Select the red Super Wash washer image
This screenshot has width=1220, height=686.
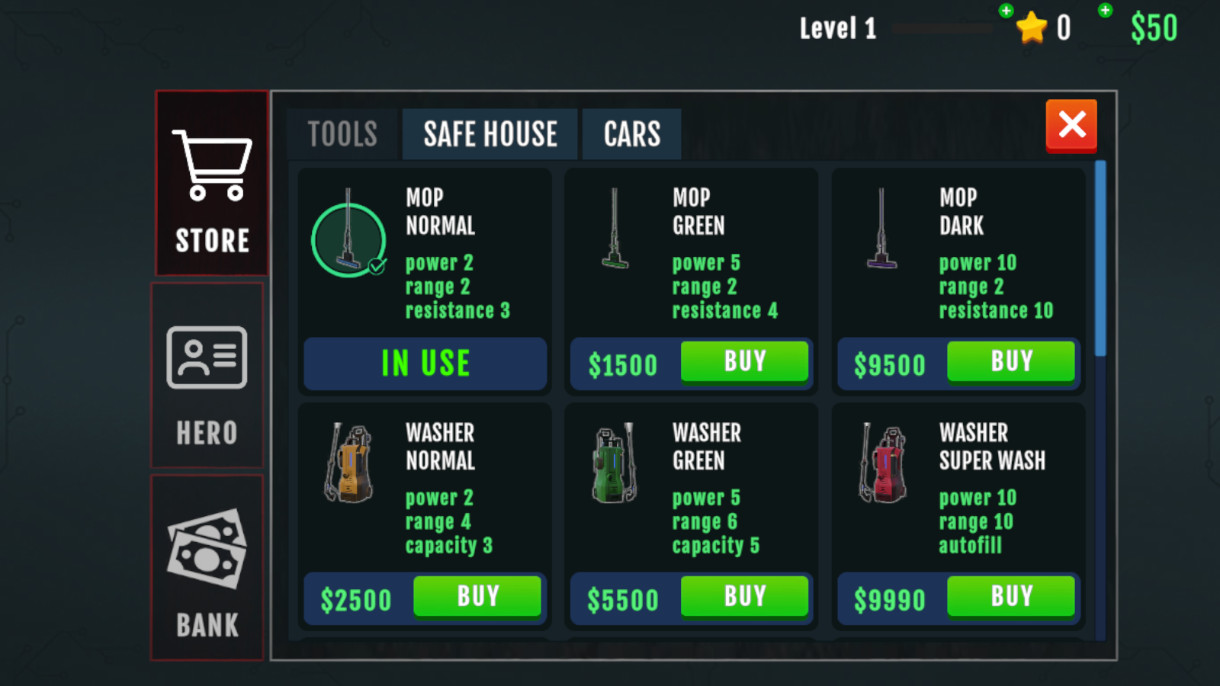[882, 464]
